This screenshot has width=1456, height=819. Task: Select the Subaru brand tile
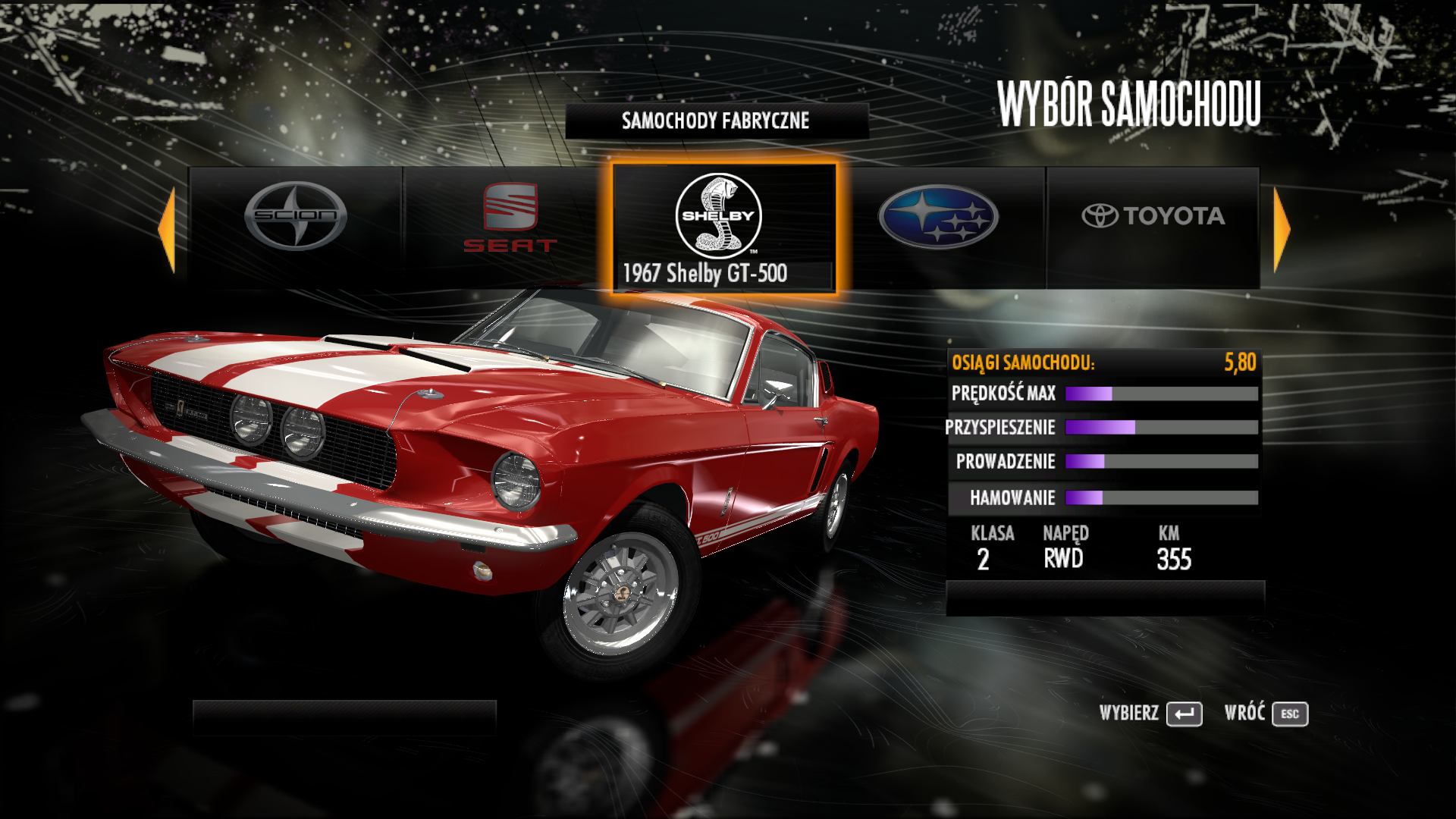(x=939, y=226)
